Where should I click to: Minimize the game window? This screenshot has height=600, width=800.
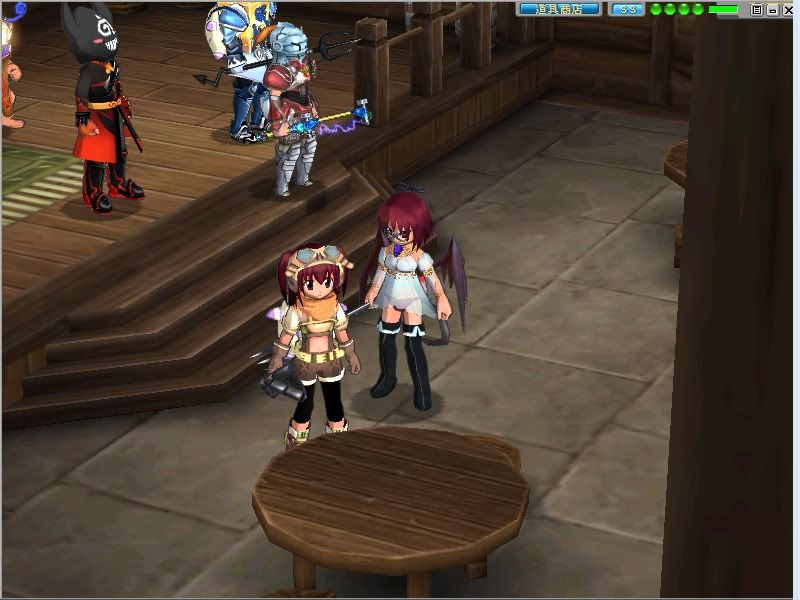pos(772,9)
